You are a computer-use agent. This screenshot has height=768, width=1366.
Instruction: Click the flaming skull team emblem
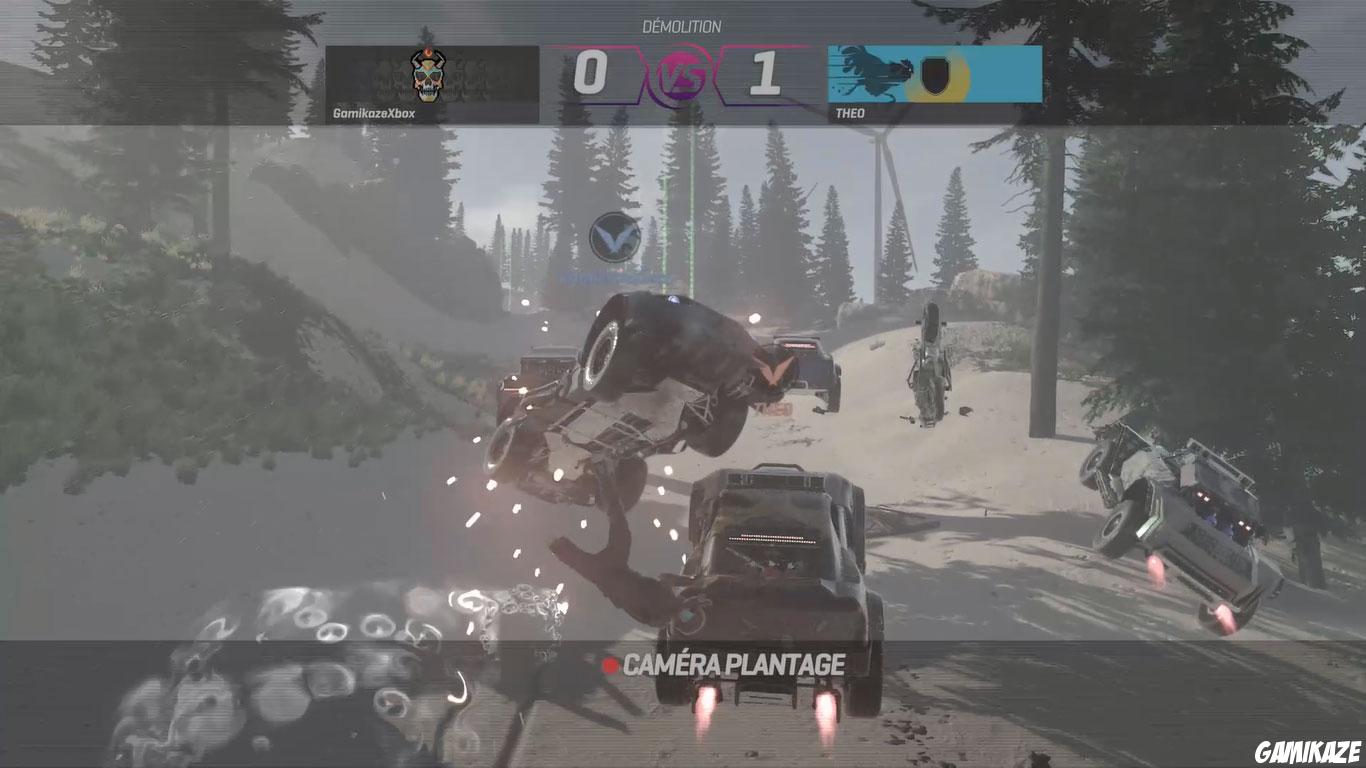click(425, 73)
